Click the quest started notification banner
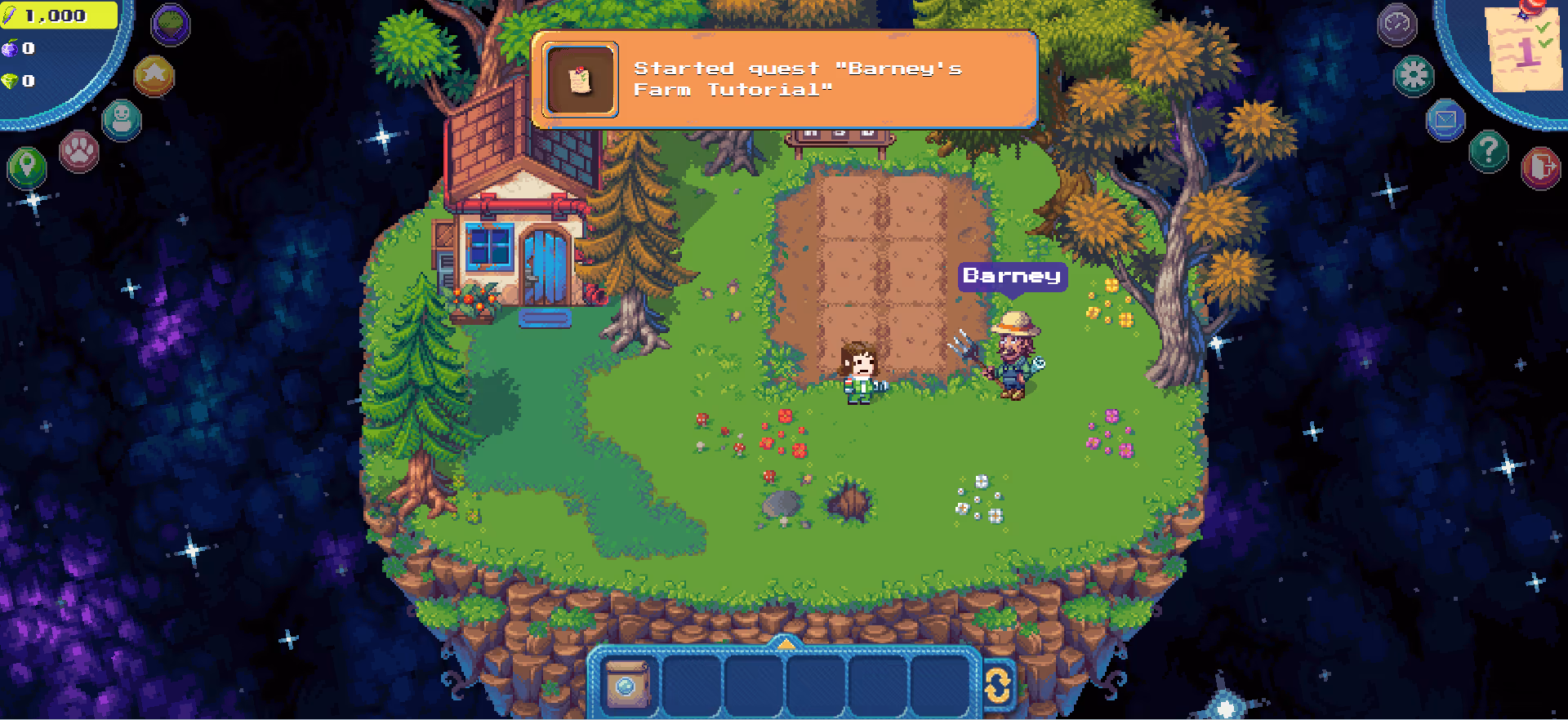Image resolution: width=1568 pixels, height=720 pixels. click(784, 80)
